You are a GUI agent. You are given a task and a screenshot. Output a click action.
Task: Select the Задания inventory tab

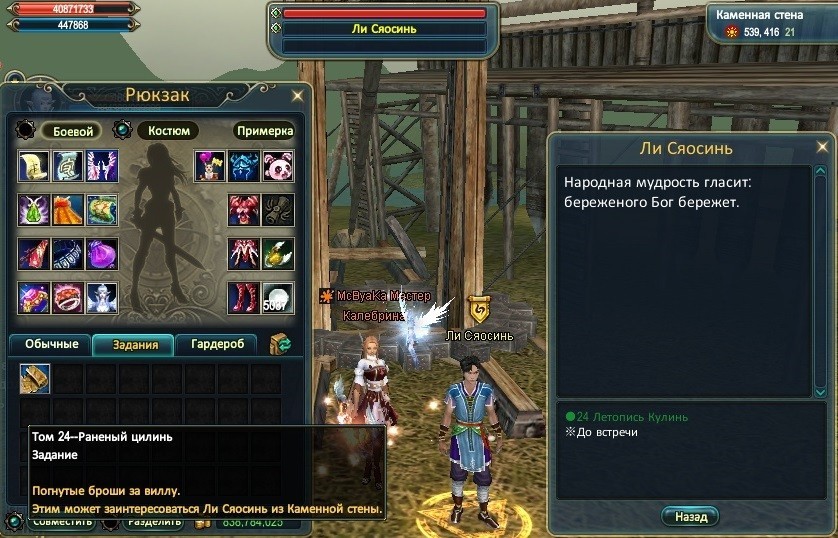134,345
